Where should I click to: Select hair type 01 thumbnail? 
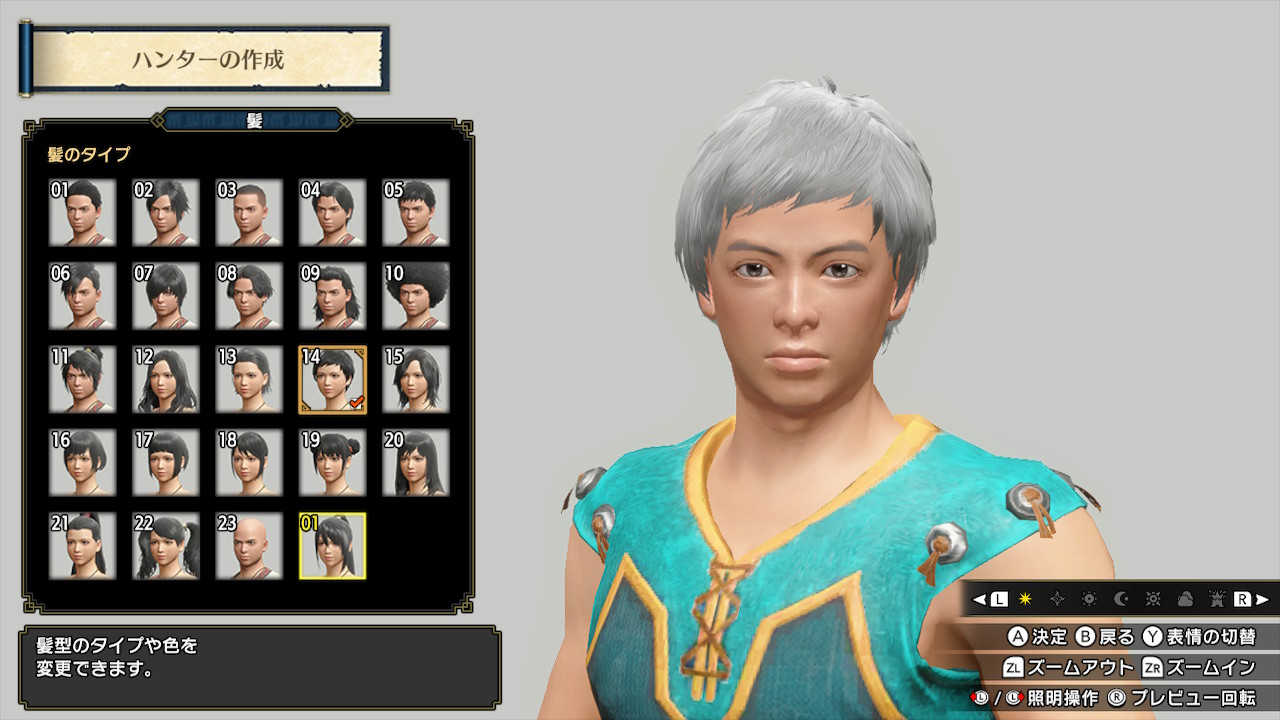click(83, 213)
